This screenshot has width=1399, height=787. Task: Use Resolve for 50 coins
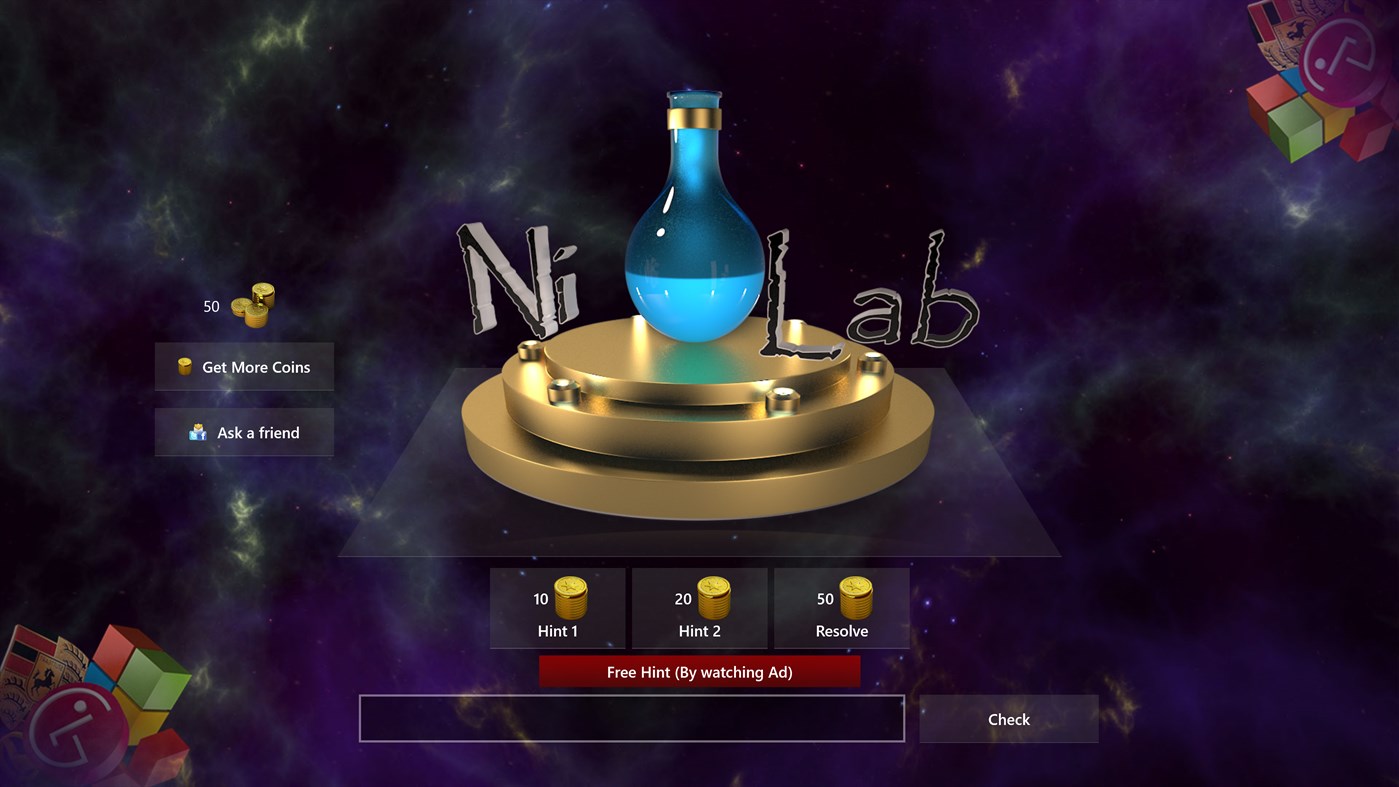click(841, 608)
